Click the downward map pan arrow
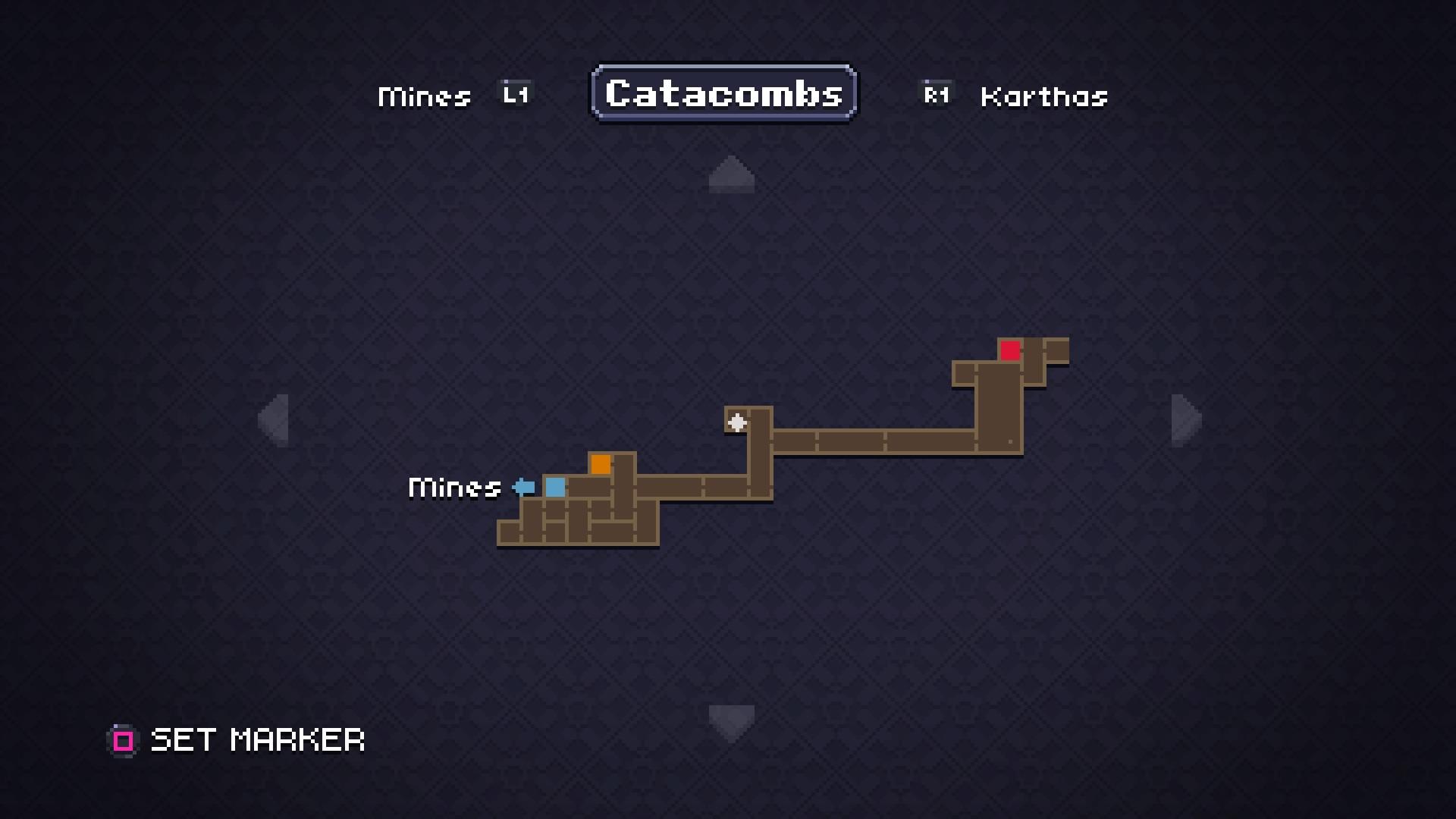The image size is (1456, 819). pos(730,719)
